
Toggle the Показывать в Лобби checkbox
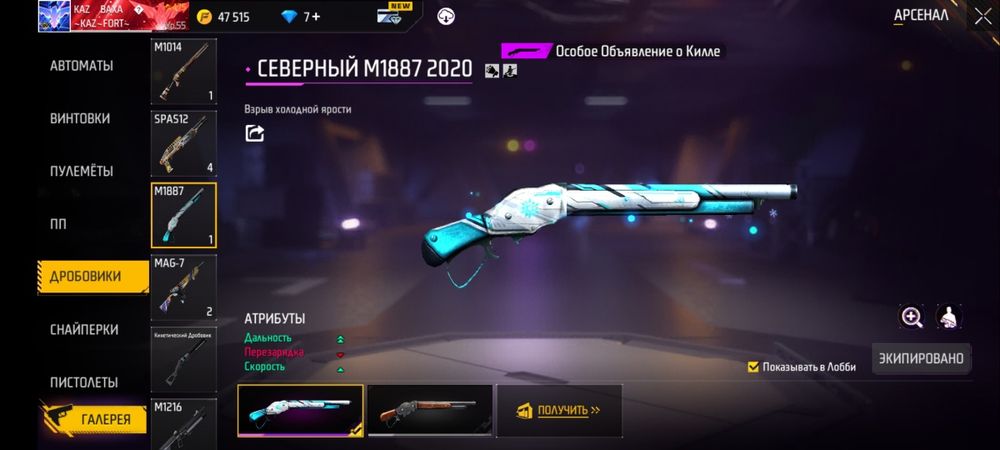pyautogui.click(x=753, y=367)
